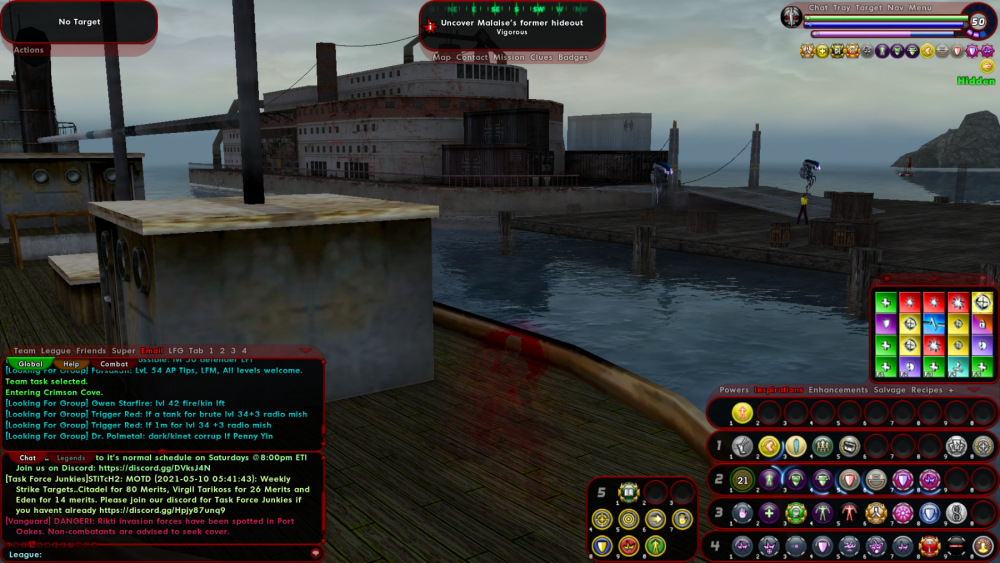Open the Salvage inventory
The height and width of the screenshot is (563, 1000).
tap(889, 390)
